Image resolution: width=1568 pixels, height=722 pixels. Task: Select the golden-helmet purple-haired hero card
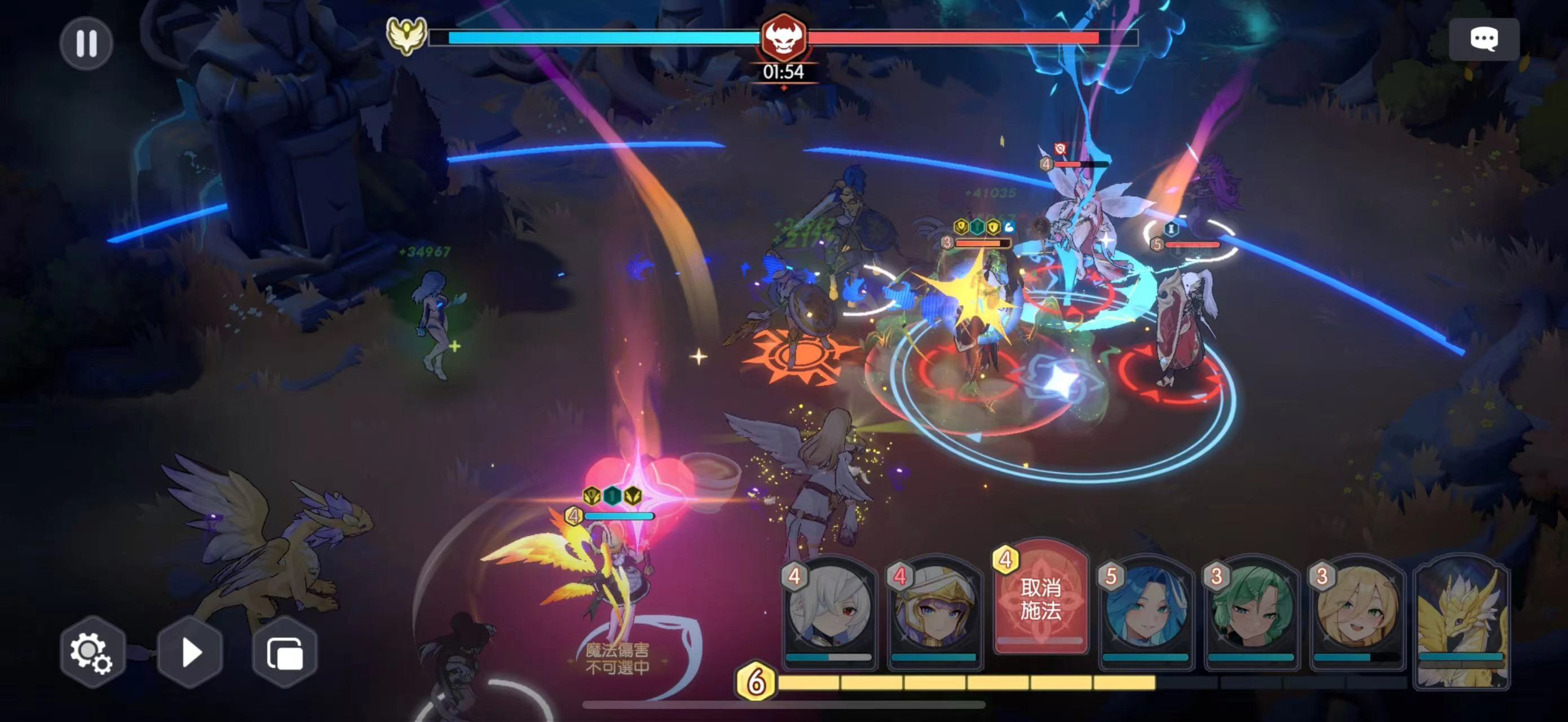(934, 612)
